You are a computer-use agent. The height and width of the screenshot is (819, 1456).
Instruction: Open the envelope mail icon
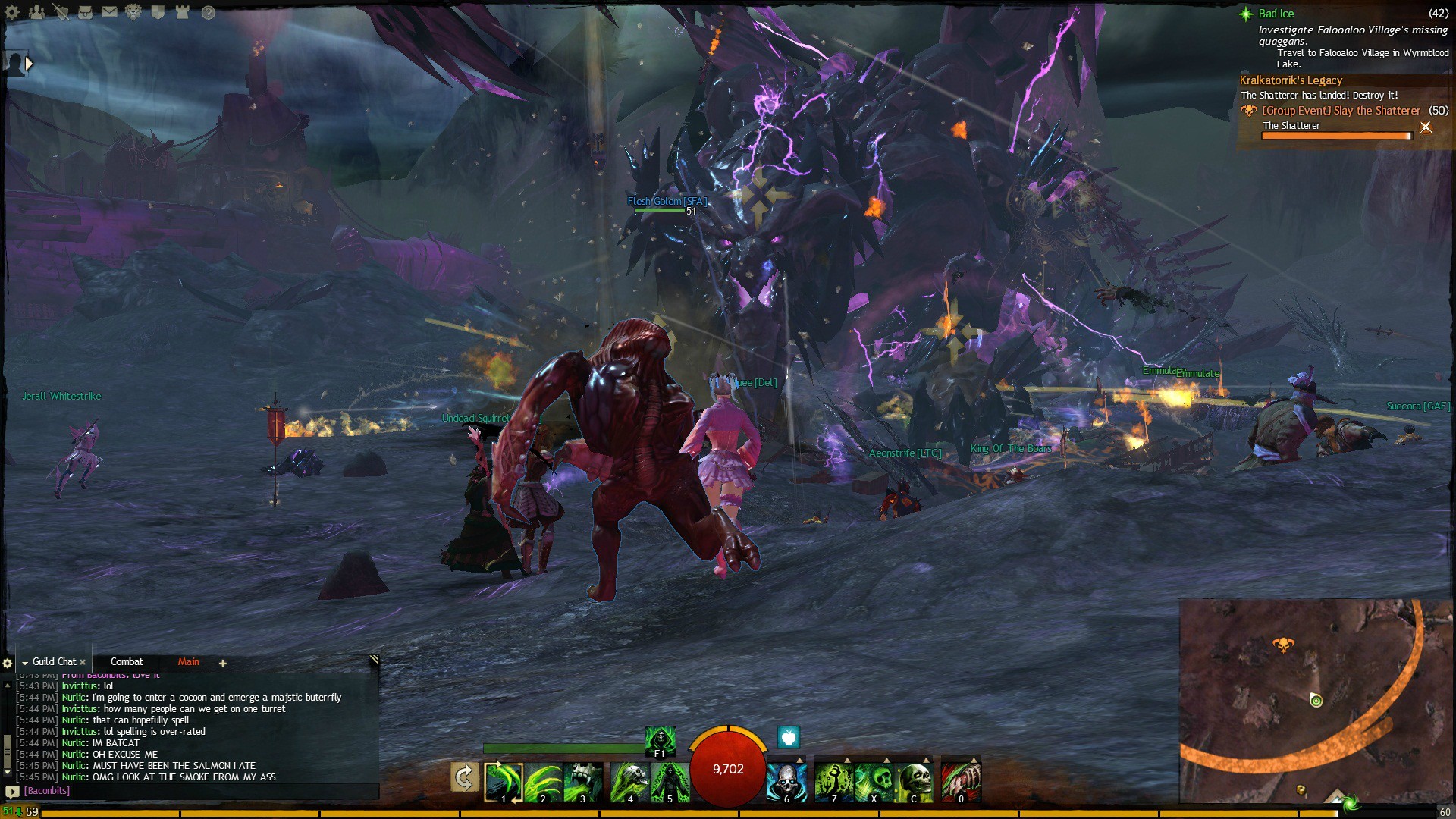pyautogui.click(x=109, y=12)
